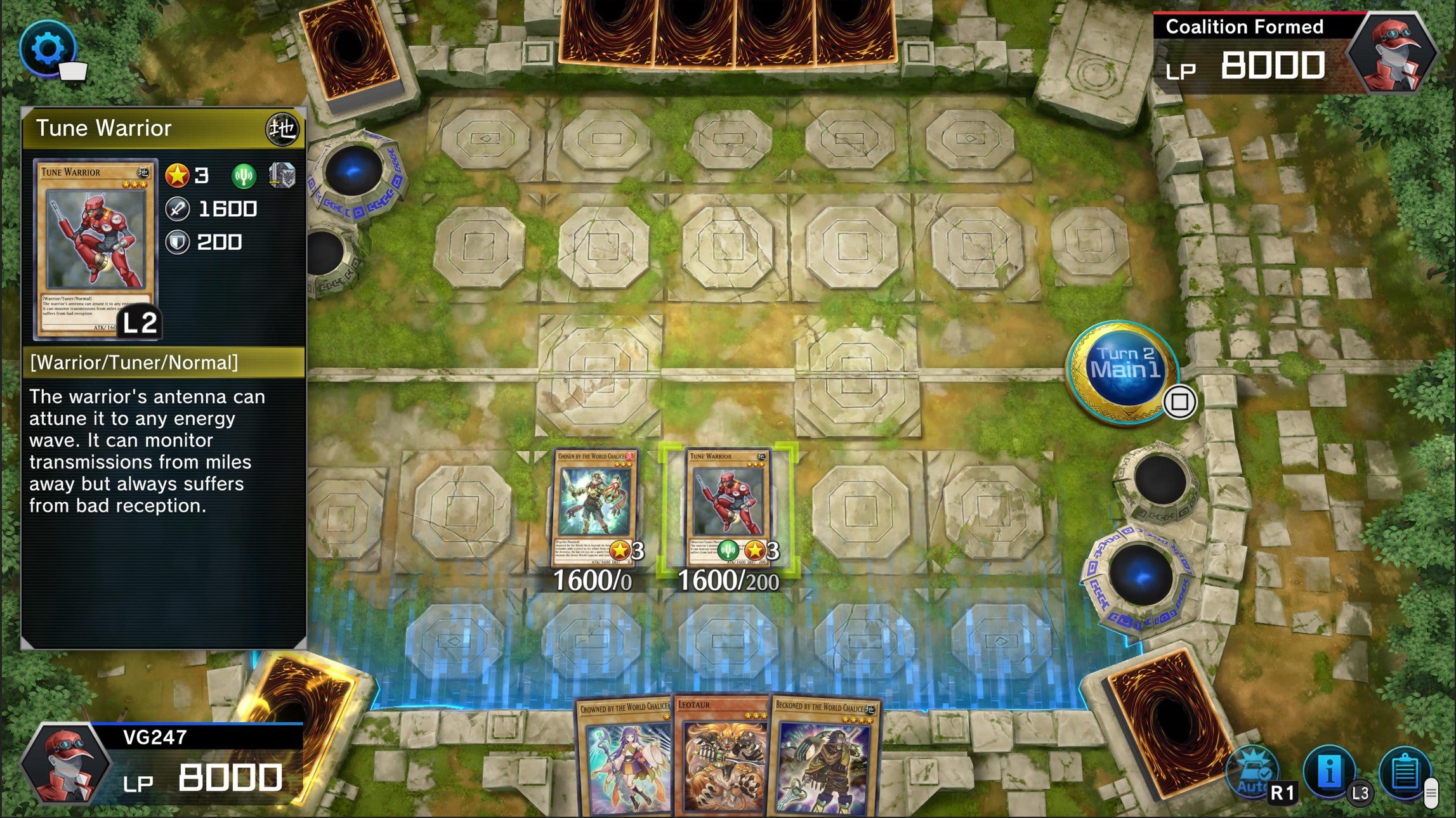Click the ATK sword icon showing 1600
This screenshot has width=1456, height=818.
pos(179,209)
